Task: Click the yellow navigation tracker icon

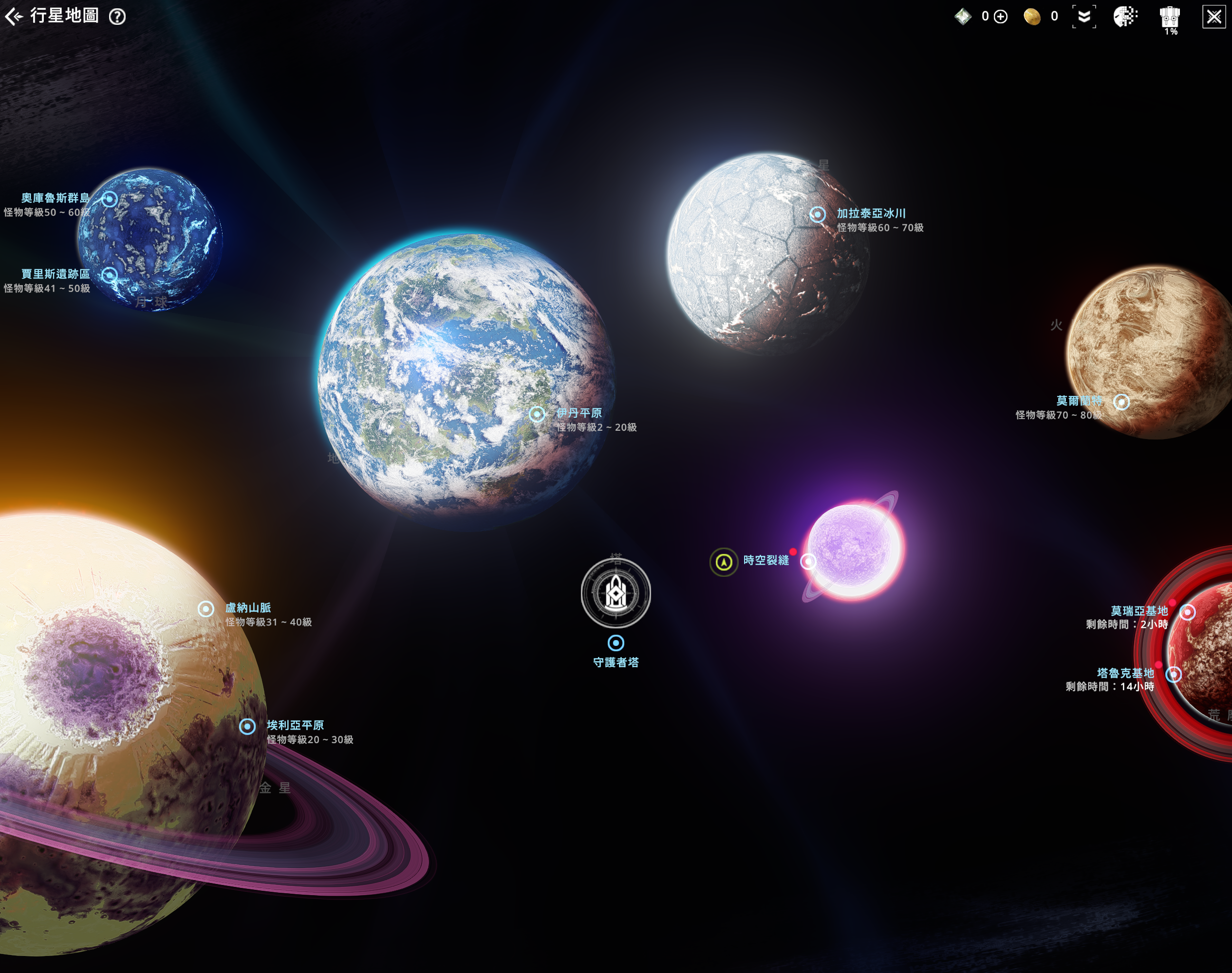Action: point(724,562)
